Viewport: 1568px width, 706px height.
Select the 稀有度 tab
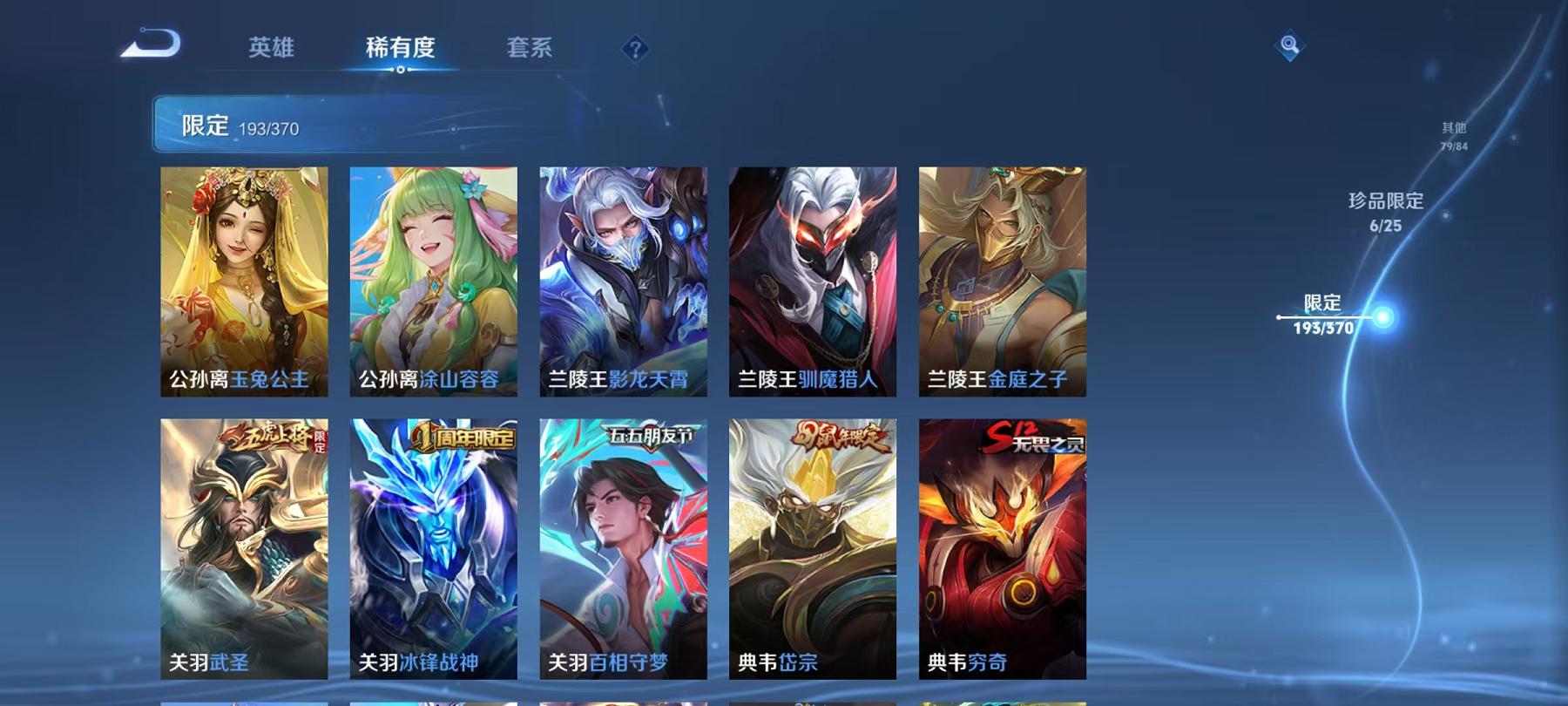tap(402, 50)
